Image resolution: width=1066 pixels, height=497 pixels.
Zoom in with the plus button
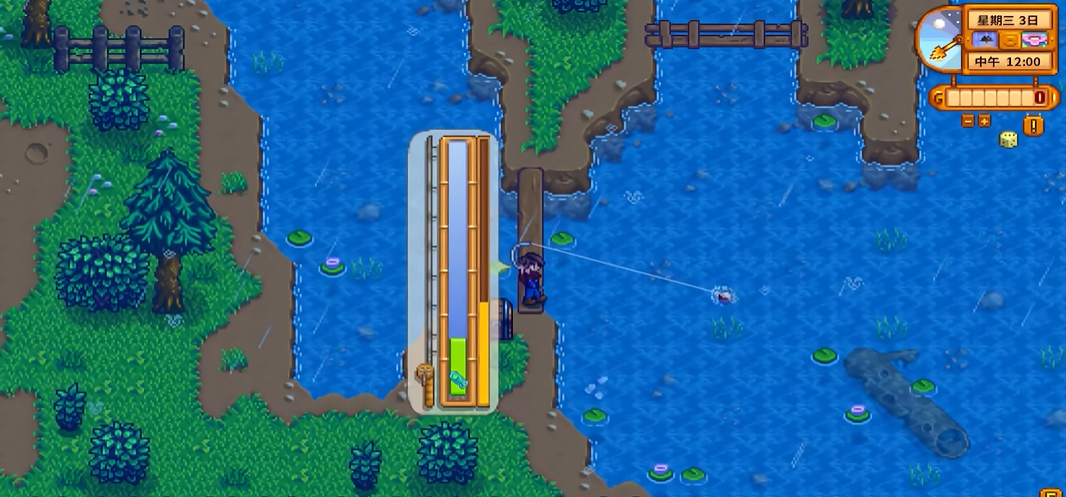[984, 121]
